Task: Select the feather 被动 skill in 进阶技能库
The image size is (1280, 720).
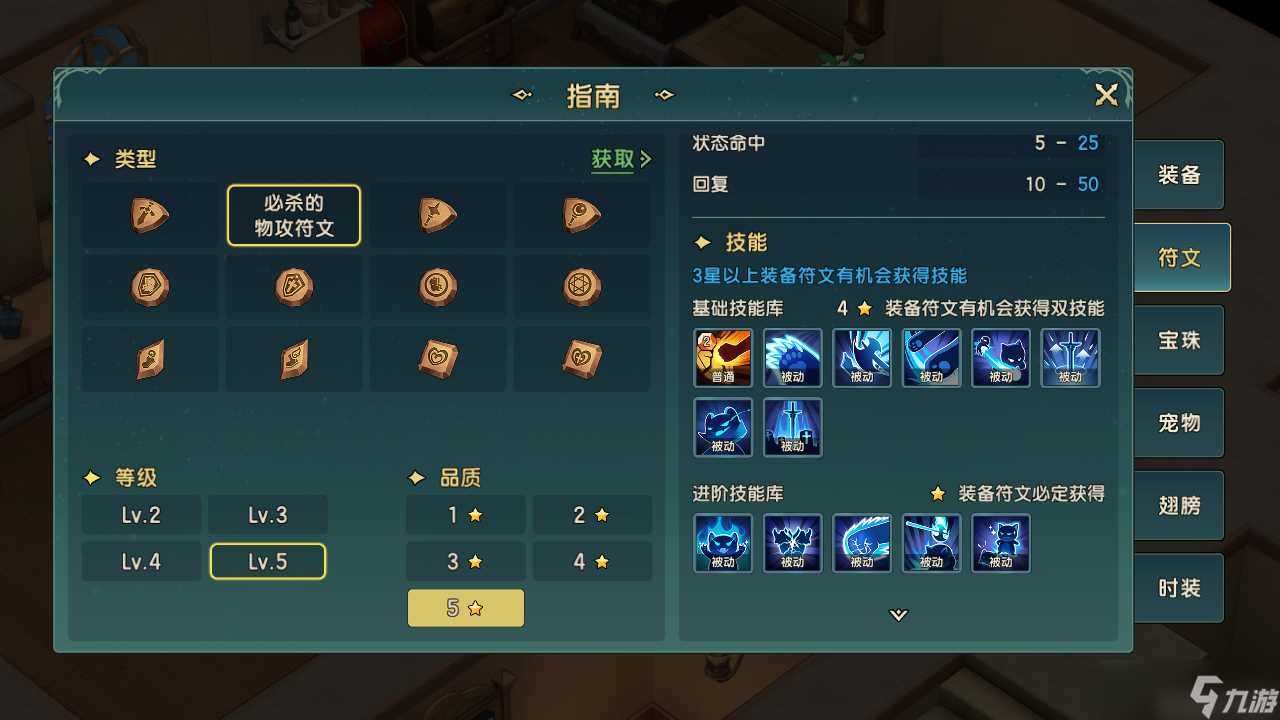Action: tap(862, 542)
